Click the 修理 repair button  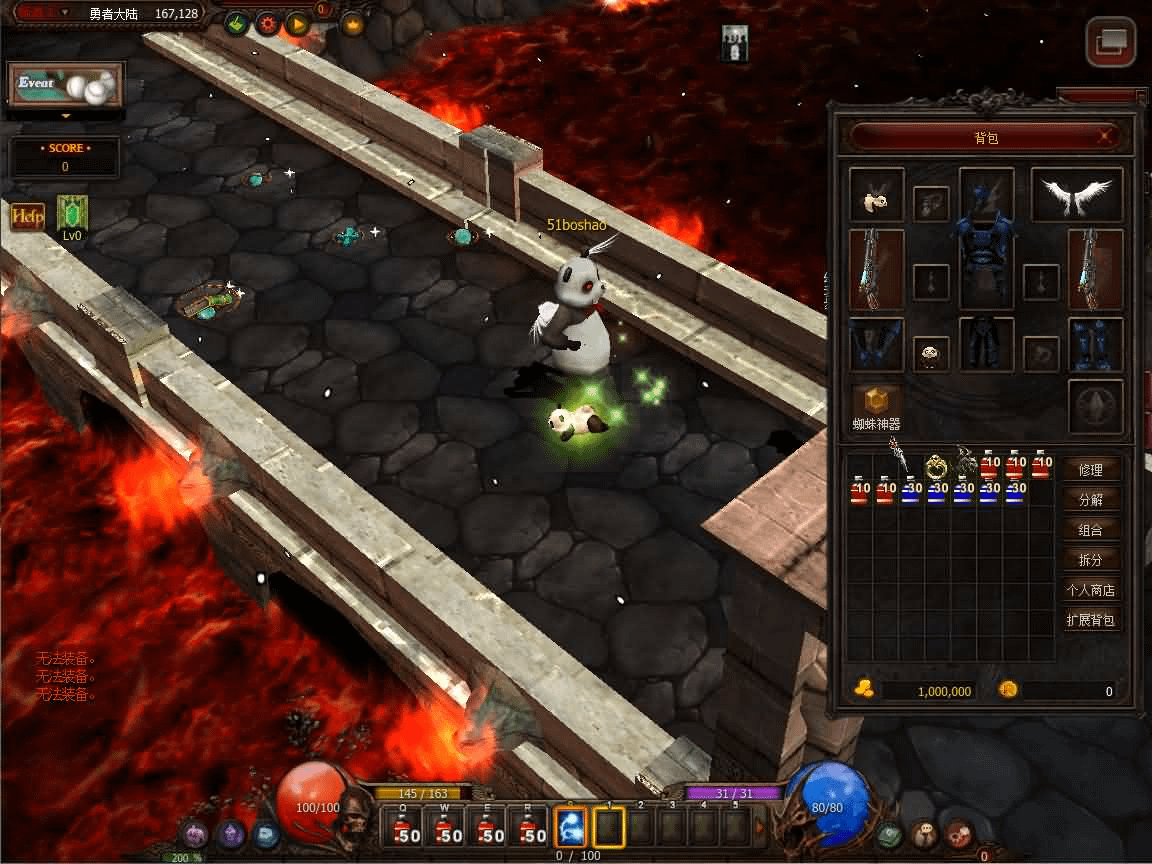tap(1090, 470)
